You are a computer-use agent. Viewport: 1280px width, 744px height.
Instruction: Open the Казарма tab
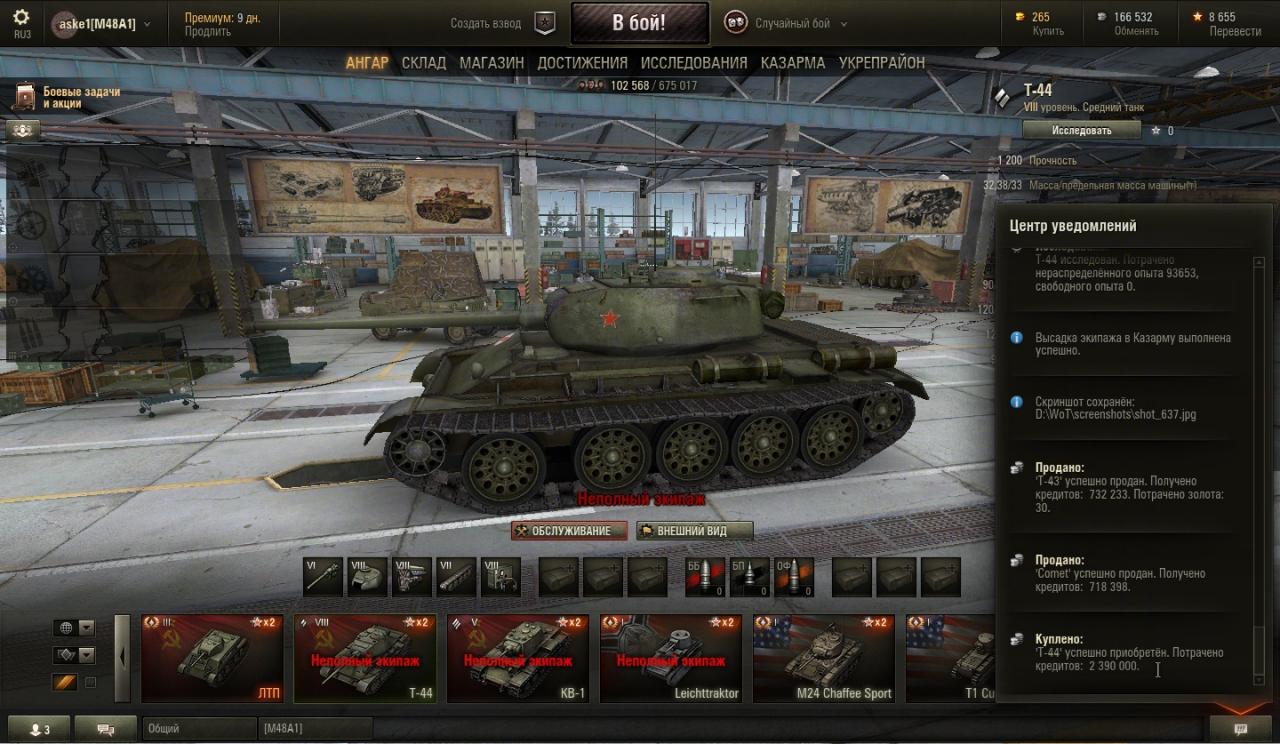[x=792, y=62]
